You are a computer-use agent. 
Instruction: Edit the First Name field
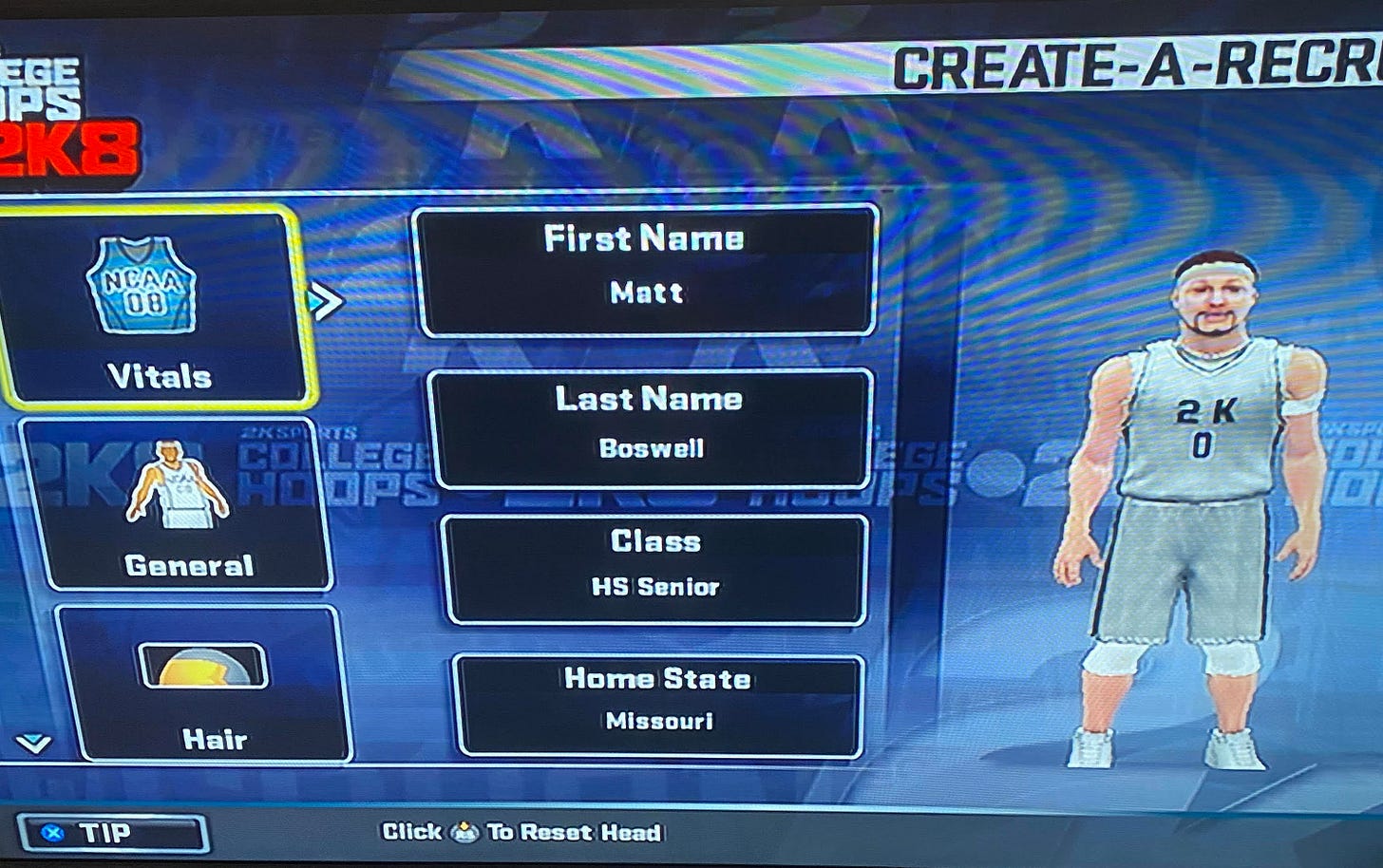tap(645, 270)
